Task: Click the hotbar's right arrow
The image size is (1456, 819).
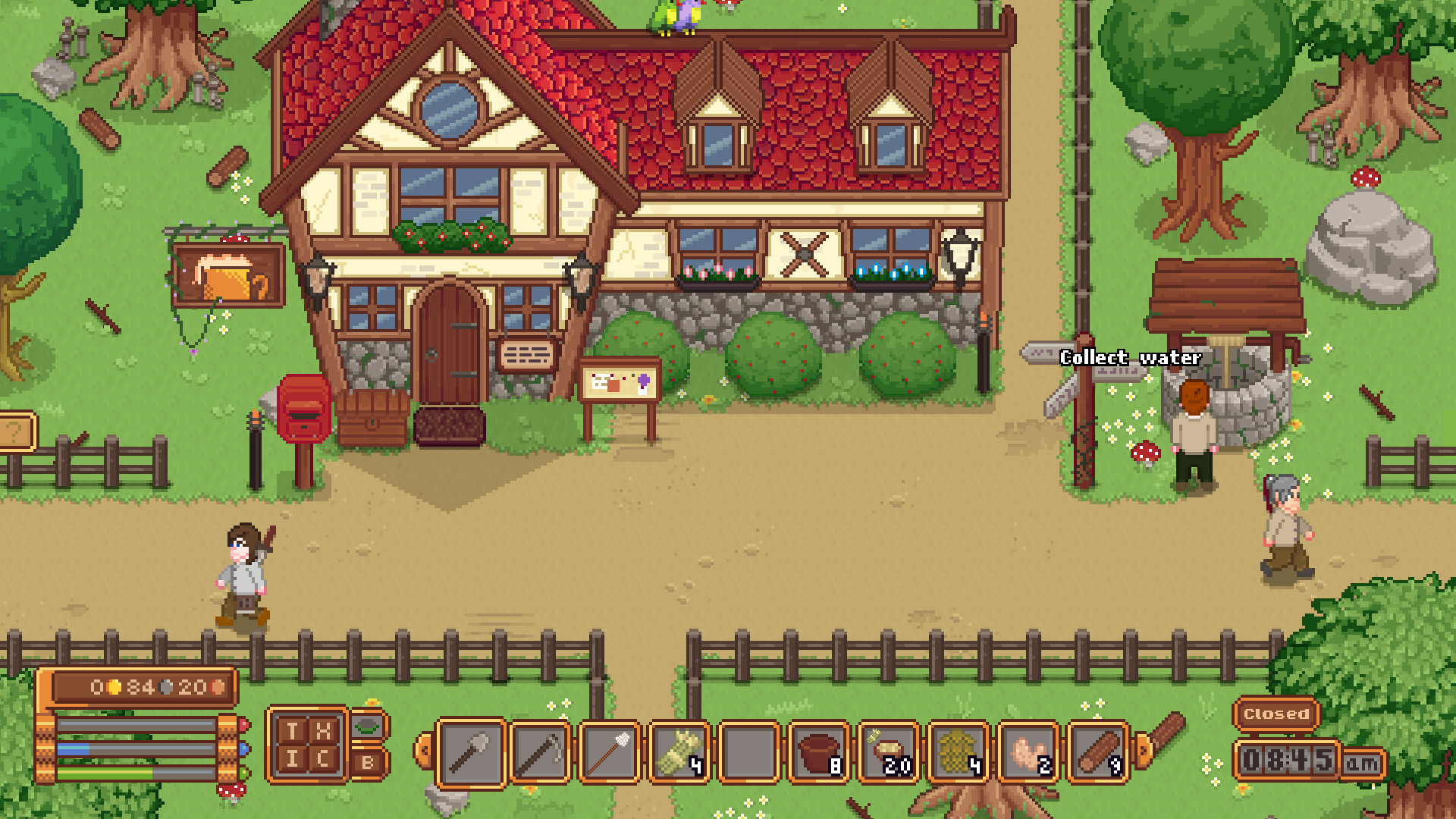Action: [1142, 750]
